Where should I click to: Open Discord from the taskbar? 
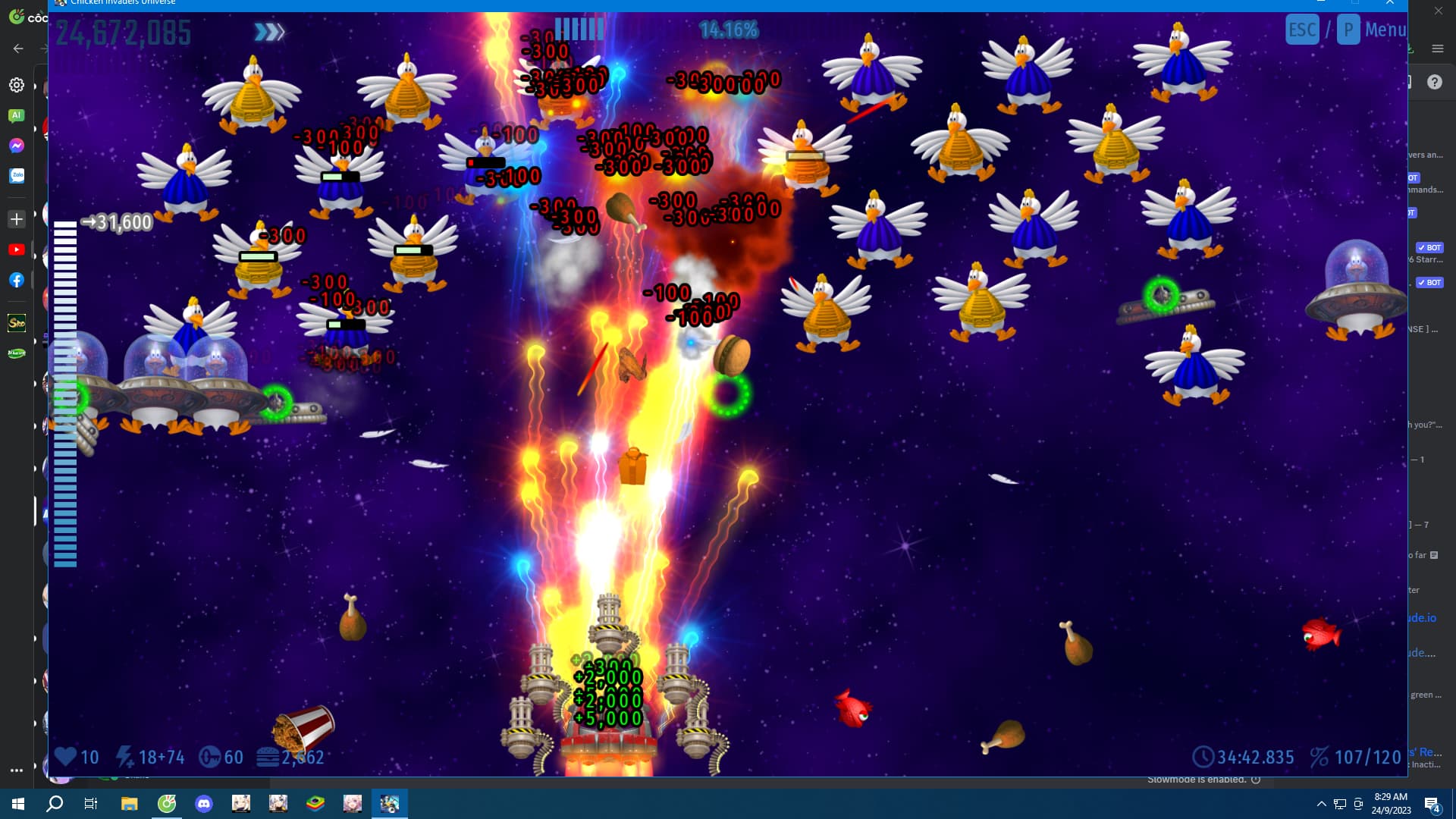[x=204, y=804]
